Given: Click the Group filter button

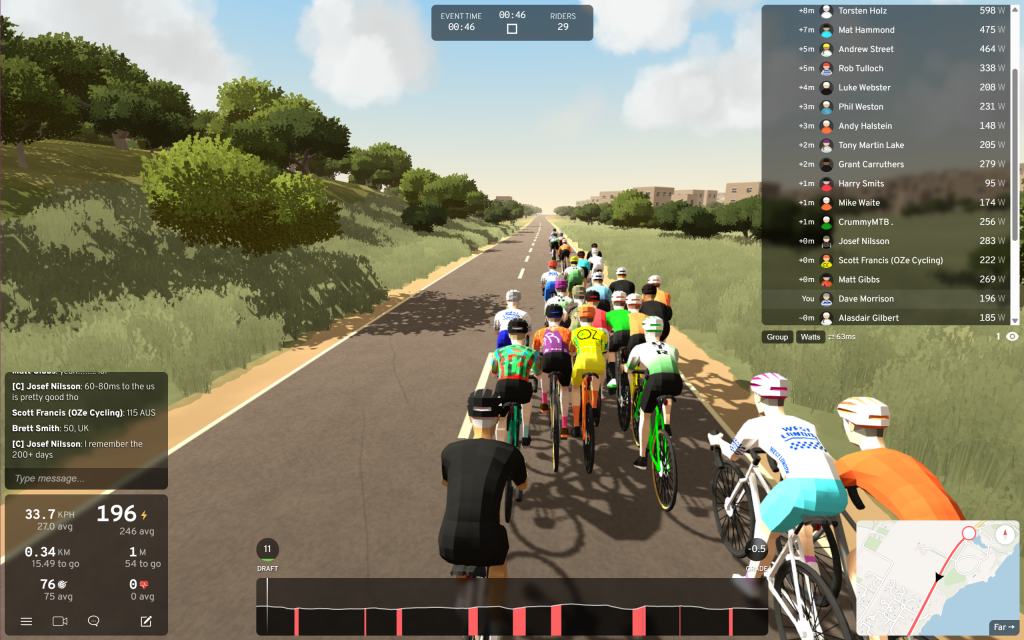Looking at the screenshot, I should click(x=777, y=337).
